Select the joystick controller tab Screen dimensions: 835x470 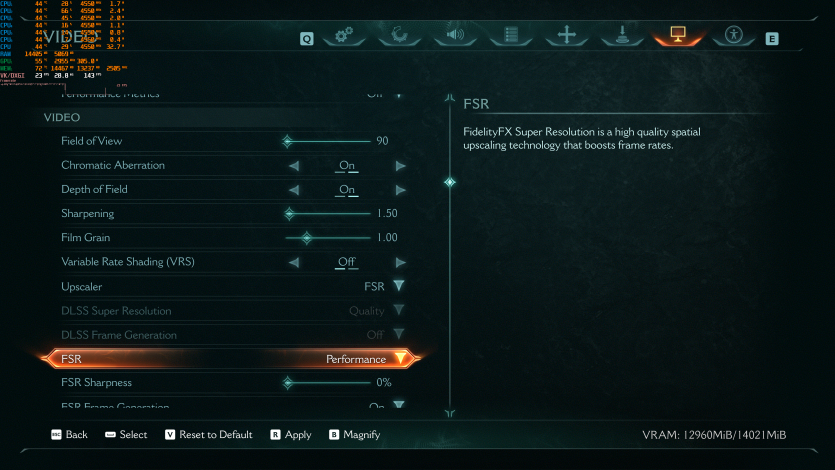point(623,36)
